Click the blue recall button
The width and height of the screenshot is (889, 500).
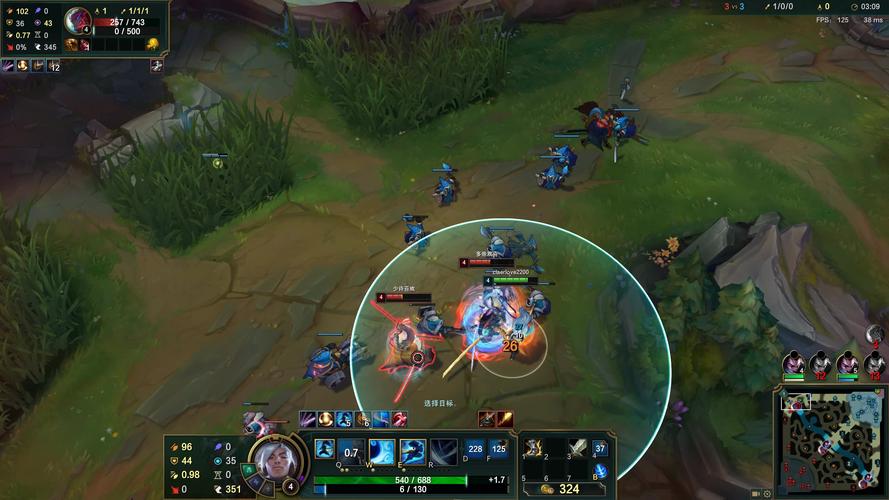(x=600, y=471)
